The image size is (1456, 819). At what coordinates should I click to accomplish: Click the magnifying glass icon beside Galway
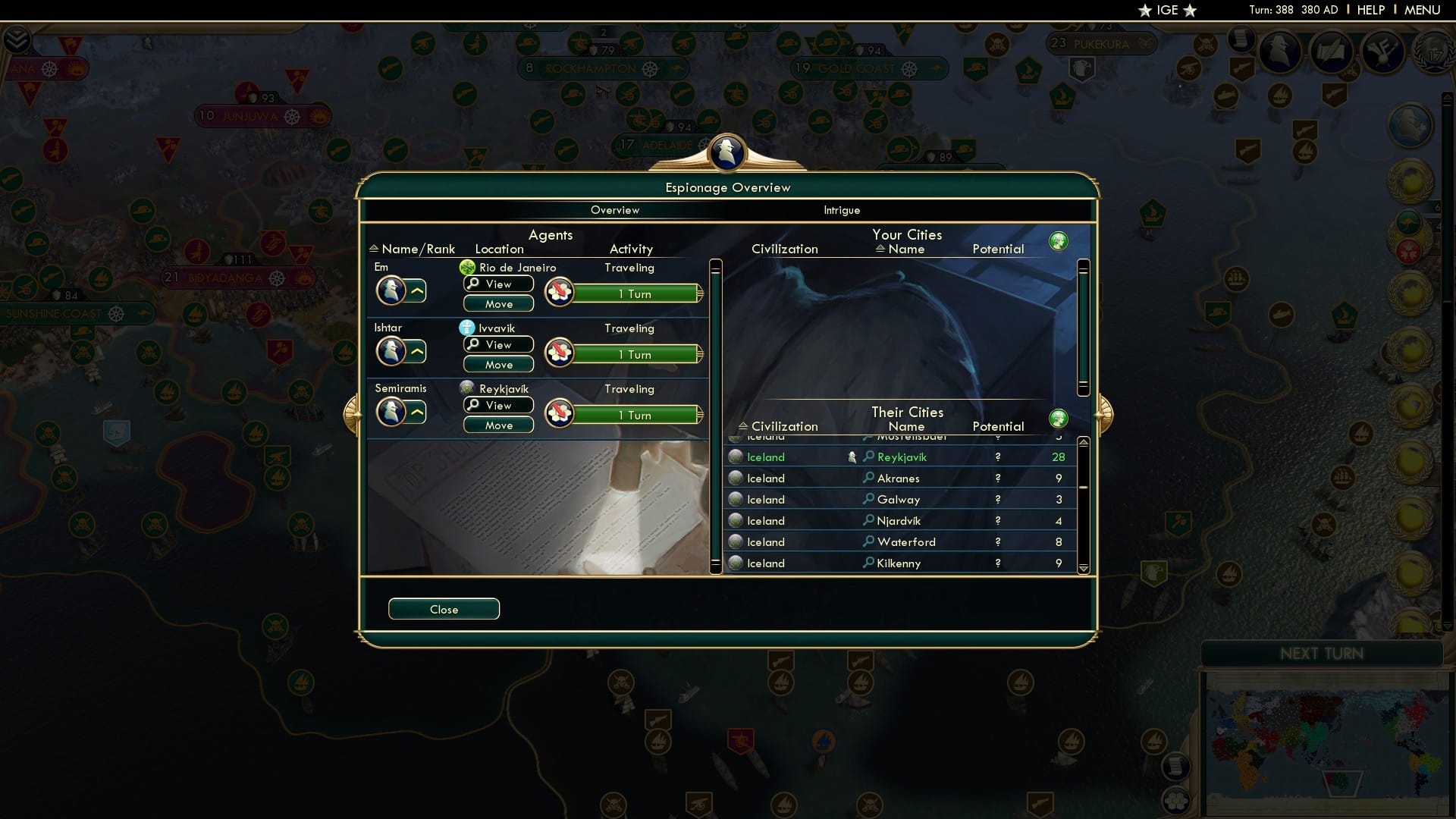click(867, 499)
